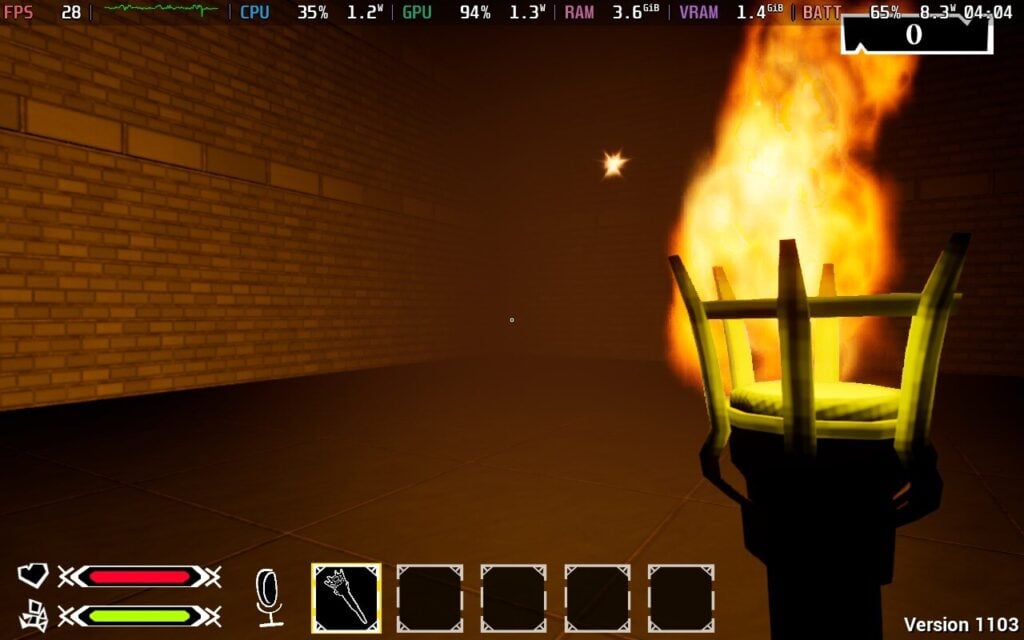Toggle the microphone icon
This screenshot has height=640, width=1024.
click(269, 596)
